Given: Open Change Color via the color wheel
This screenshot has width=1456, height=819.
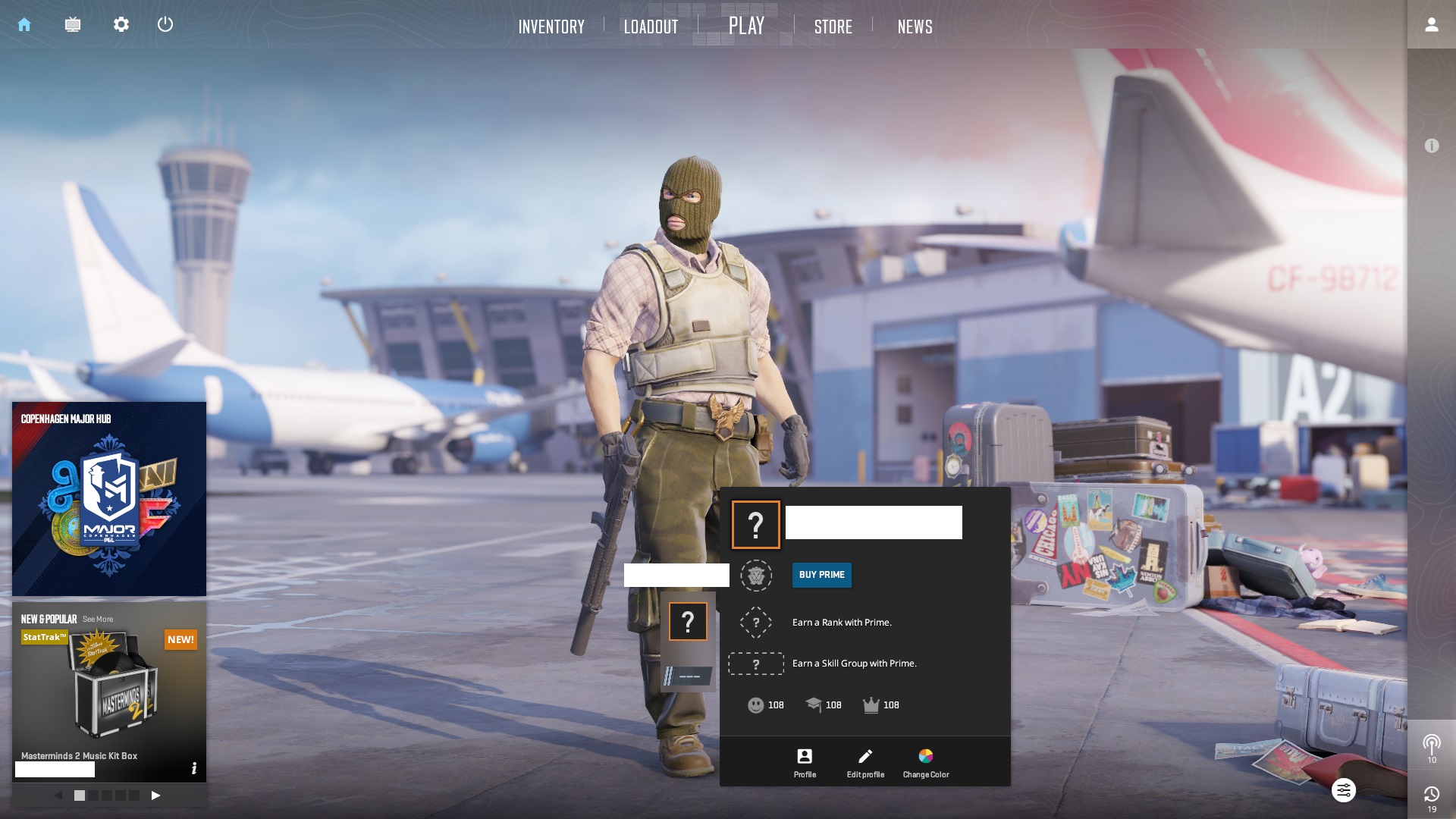Looking at the screenshot, I should pos(925,756).
